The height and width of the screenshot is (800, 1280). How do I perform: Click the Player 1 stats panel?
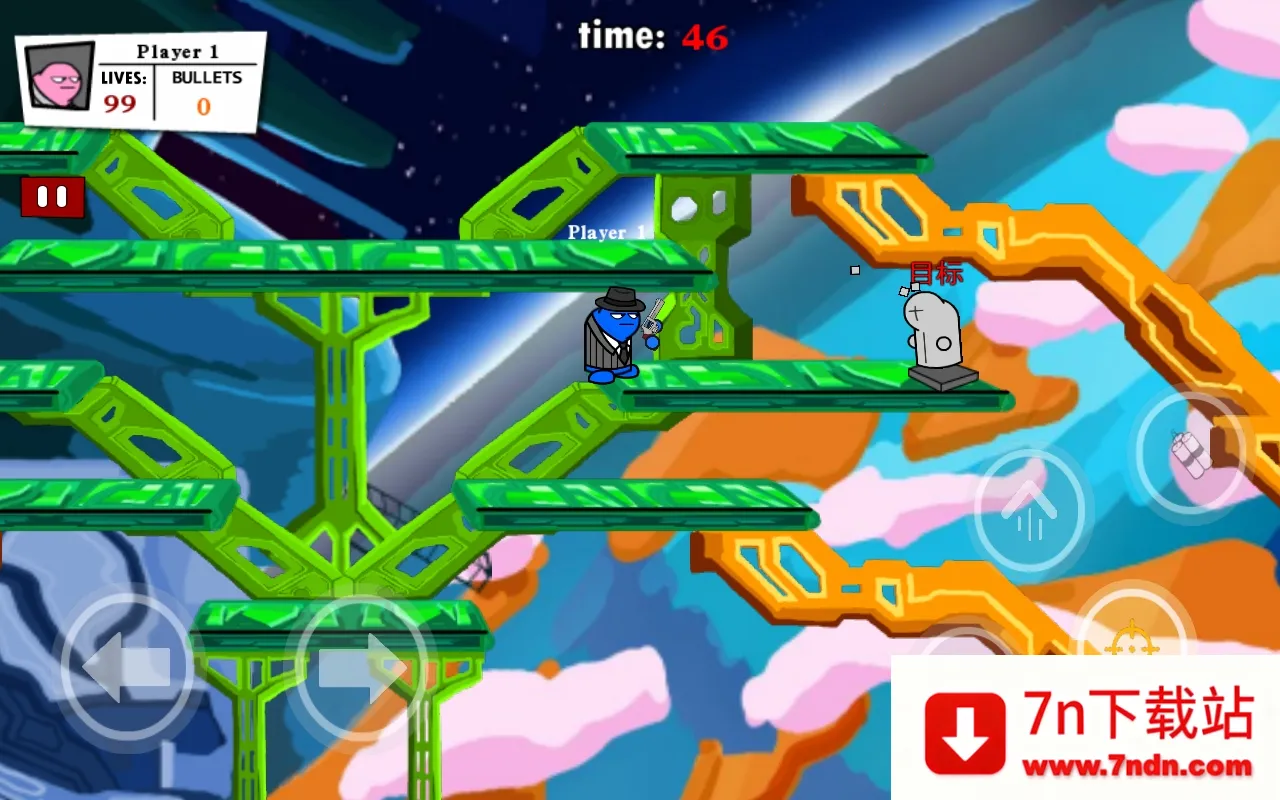140,80
